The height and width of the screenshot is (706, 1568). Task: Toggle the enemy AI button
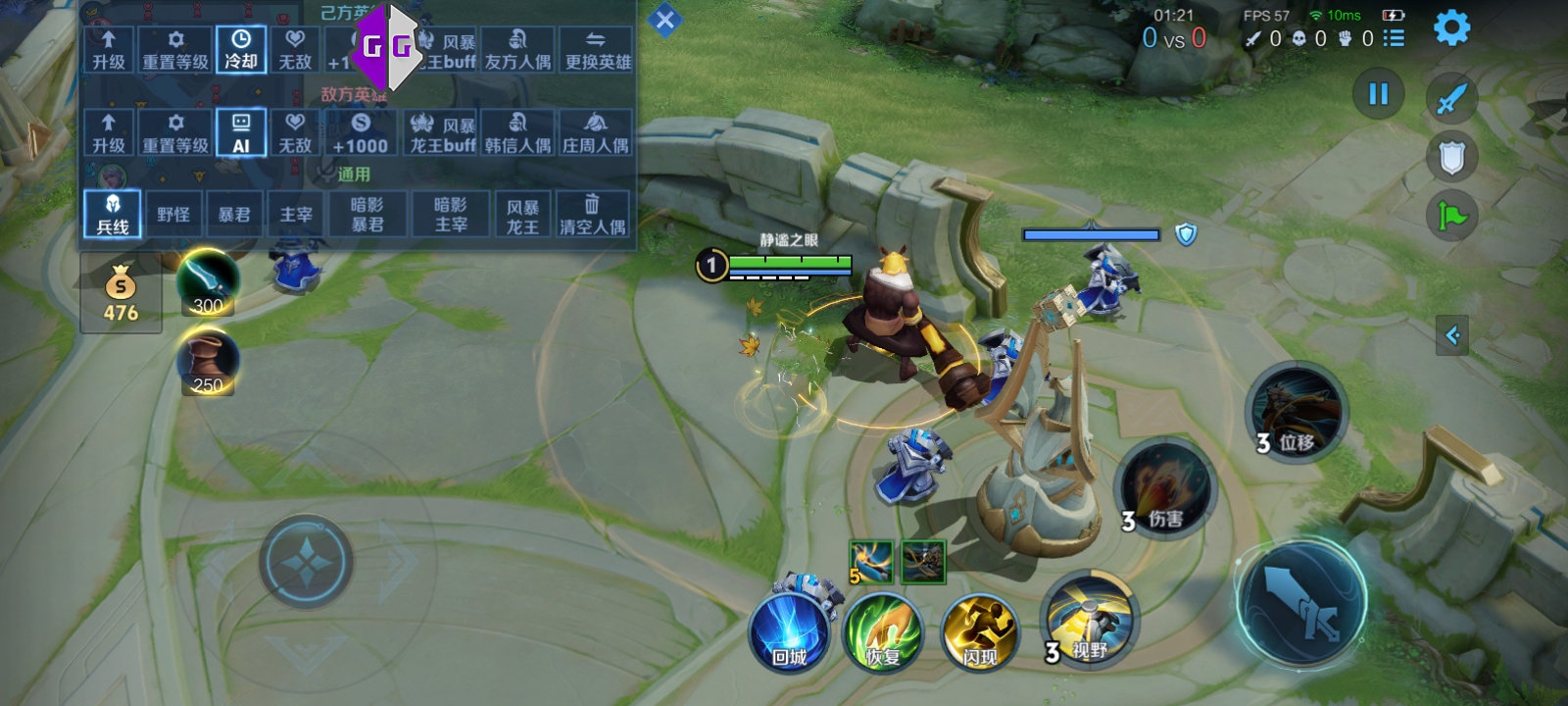coord(241,132)
